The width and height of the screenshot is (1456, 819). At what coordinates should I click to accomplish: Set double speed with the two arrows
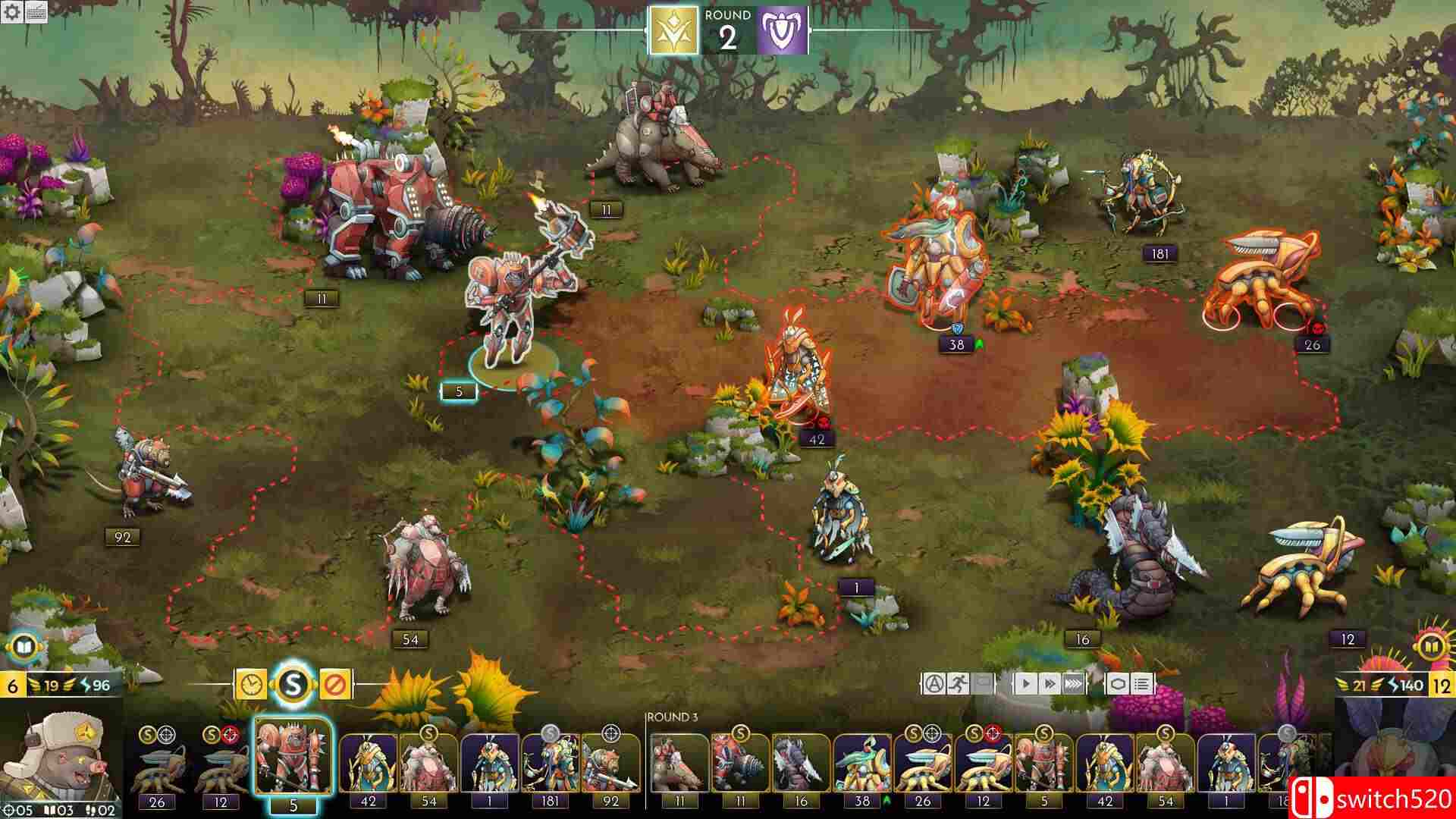click(1050, 684)
